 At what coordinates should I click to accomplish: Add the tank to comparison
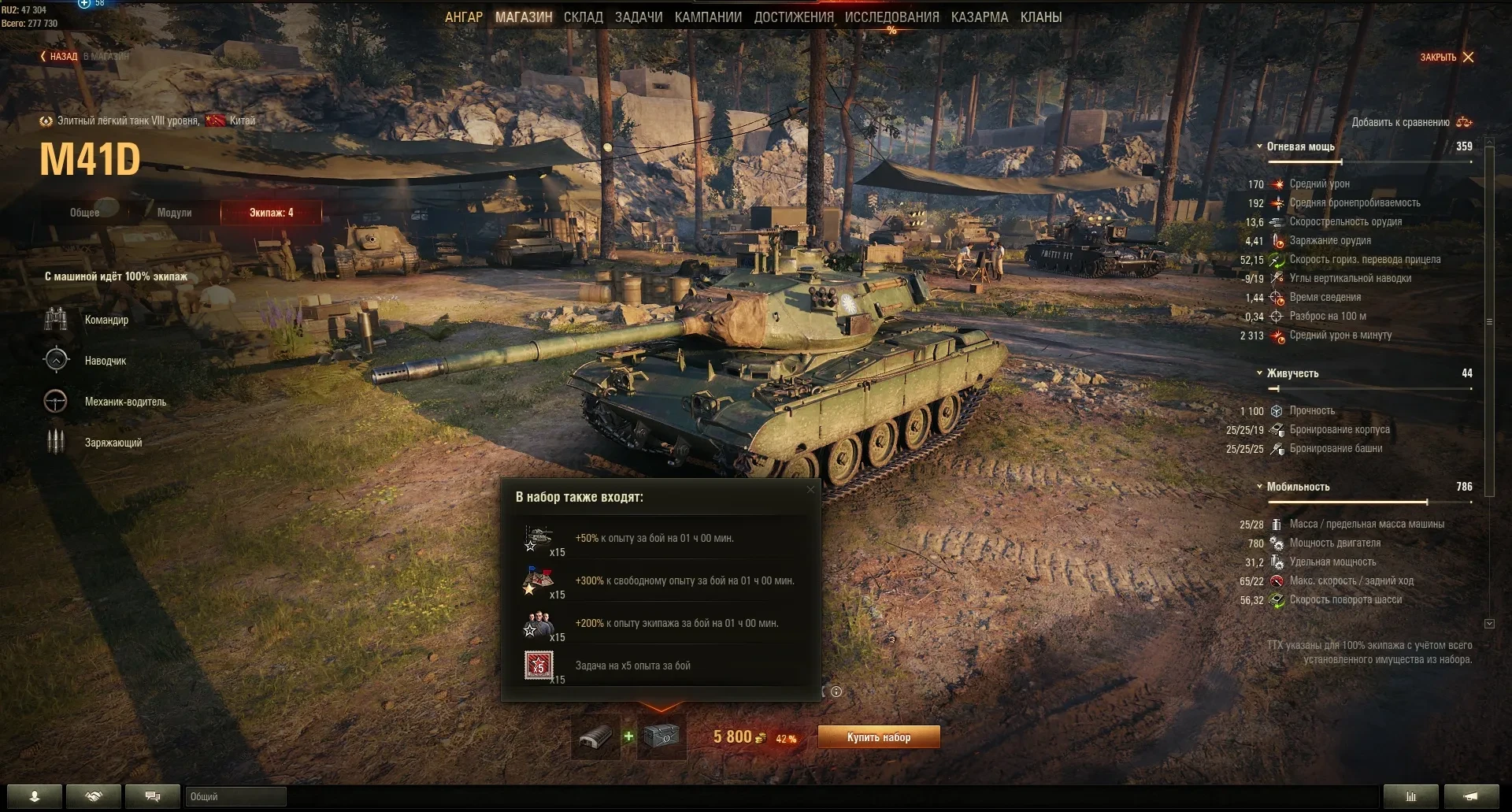point(1411,122)
